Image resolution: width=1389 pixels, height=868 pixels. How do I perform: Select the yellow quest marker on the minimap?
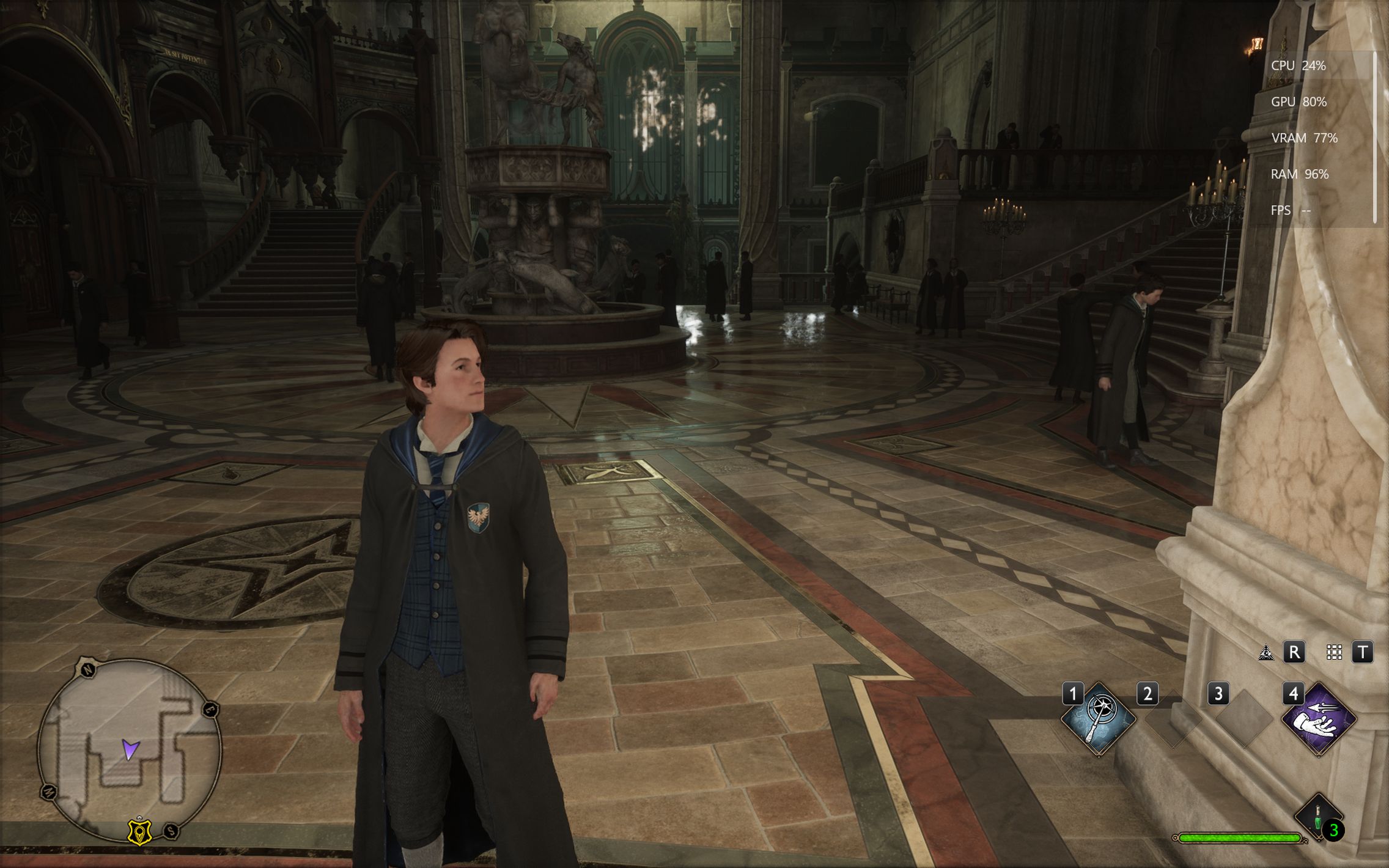click(139, 832)
